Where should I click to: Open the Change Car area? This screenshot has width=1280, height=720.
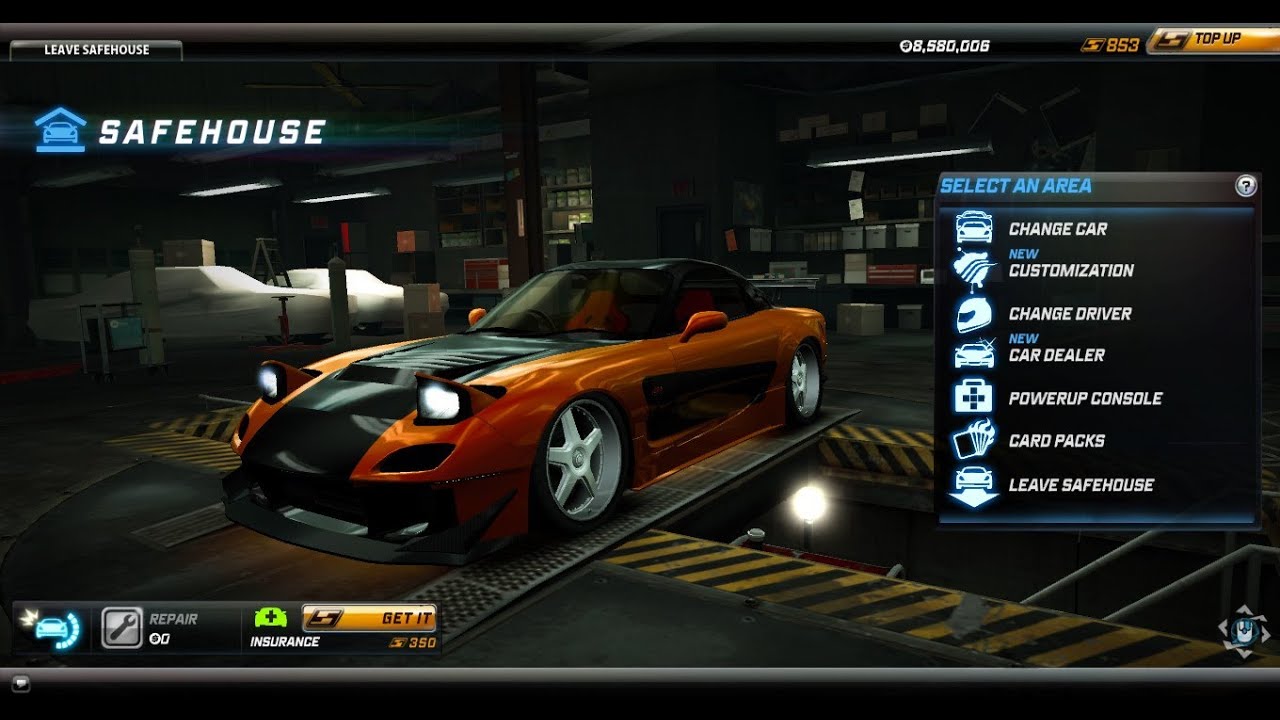pyautogui.click(x=1057, y=229)
